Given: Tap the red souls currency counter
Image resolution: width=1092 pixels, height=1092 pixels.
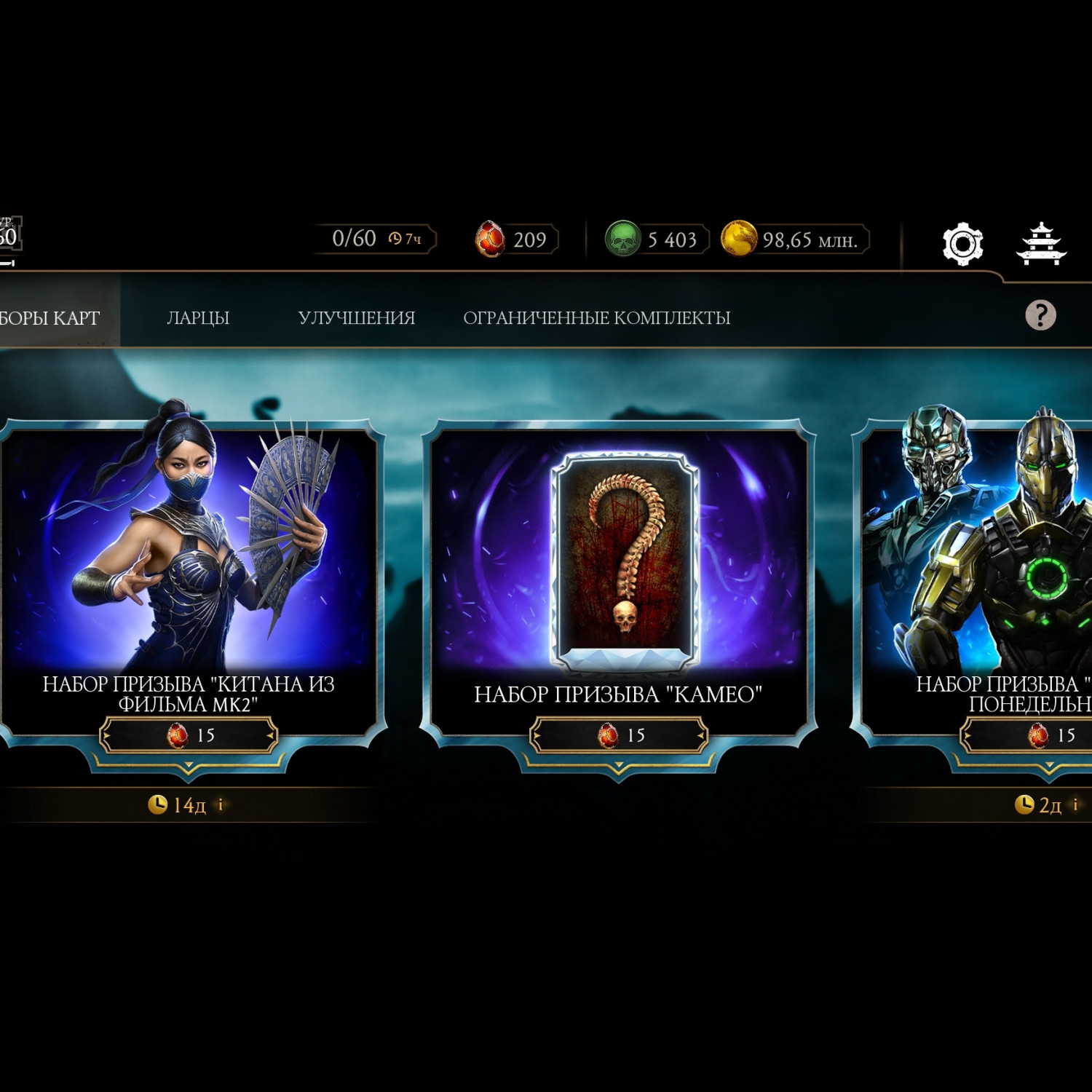Looking at the screenshot, I should point(515,240).
